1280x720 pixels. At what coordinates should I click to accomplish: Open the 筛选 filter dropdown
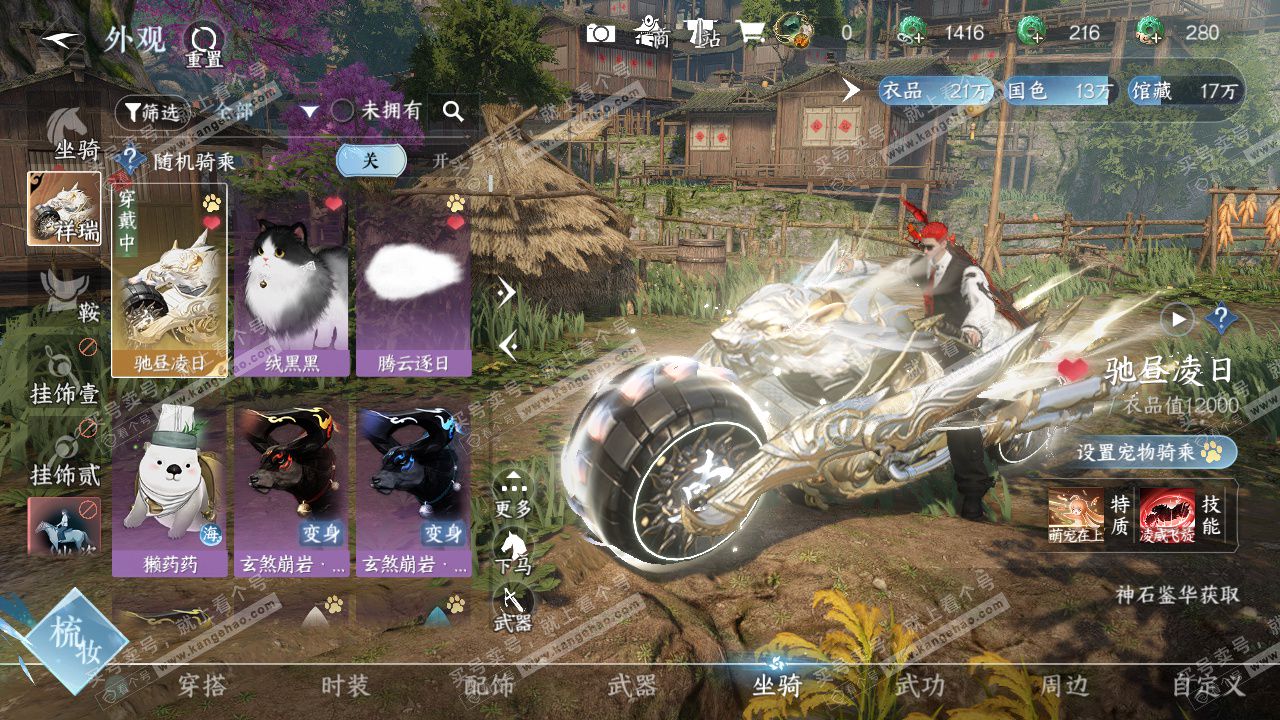152,112
